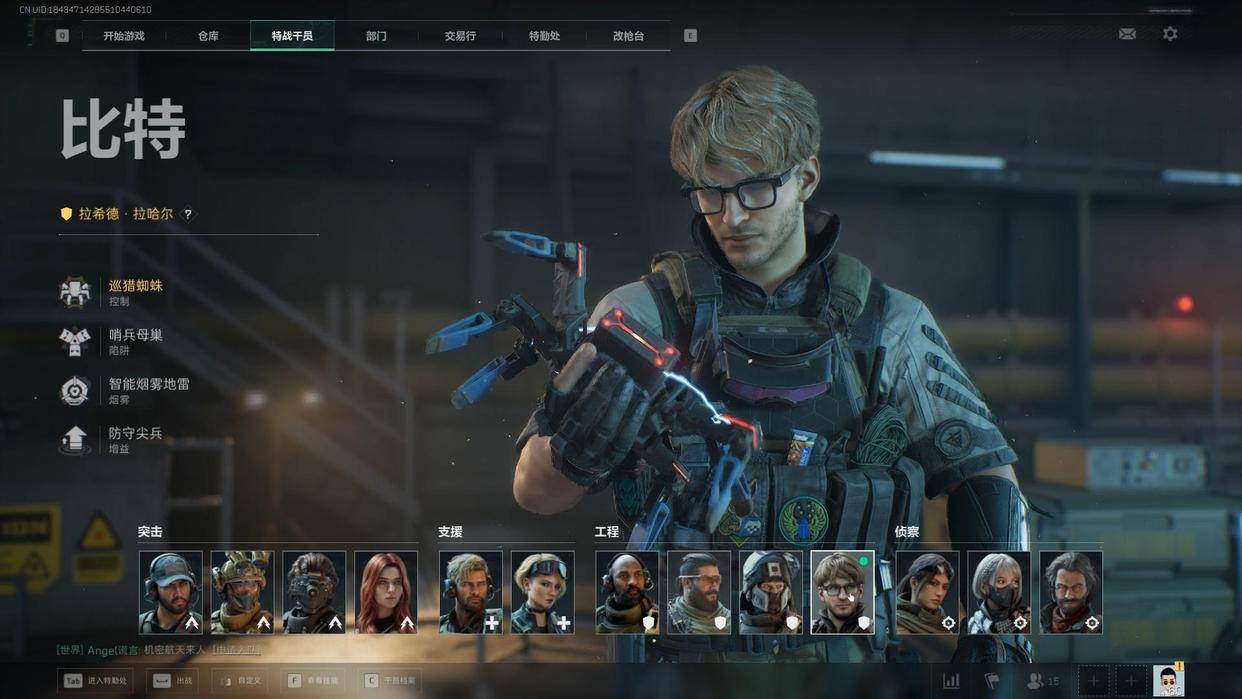The width and height of the screenshot is (1242, 699).
Task: Choose the assault operator wearing a cap and headset
Action: [x=170, y=592]
